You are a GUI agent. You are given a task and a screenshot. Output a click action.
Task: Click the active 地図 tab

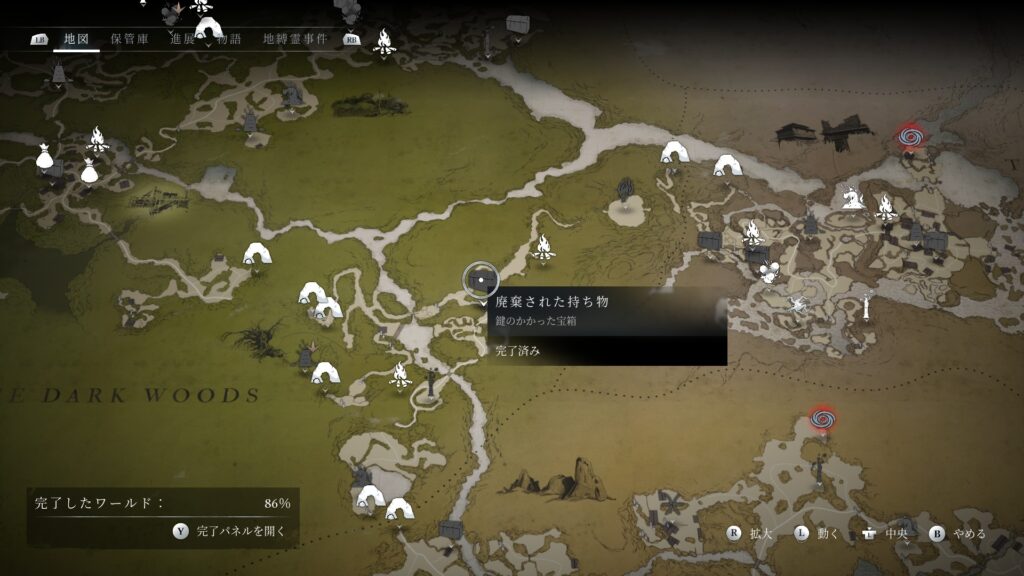click(x=77, y=40)
